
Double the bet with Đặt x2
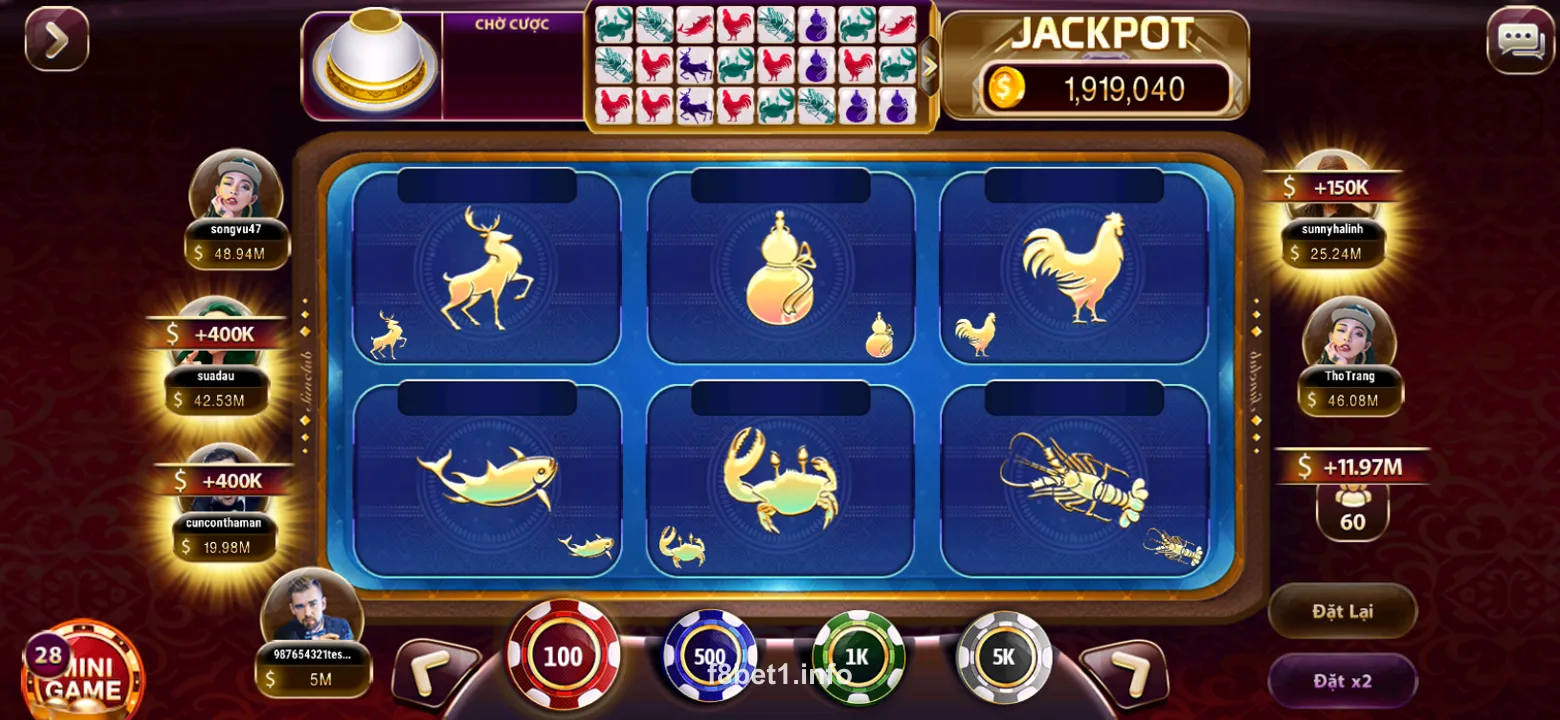pyautogui.click(x=1342, y=681)
